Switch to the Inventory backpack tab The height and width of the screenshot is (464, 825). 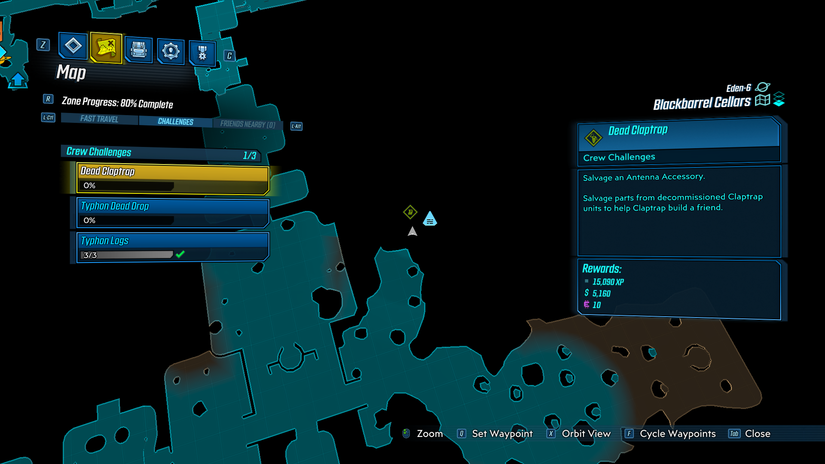[139, 47]
